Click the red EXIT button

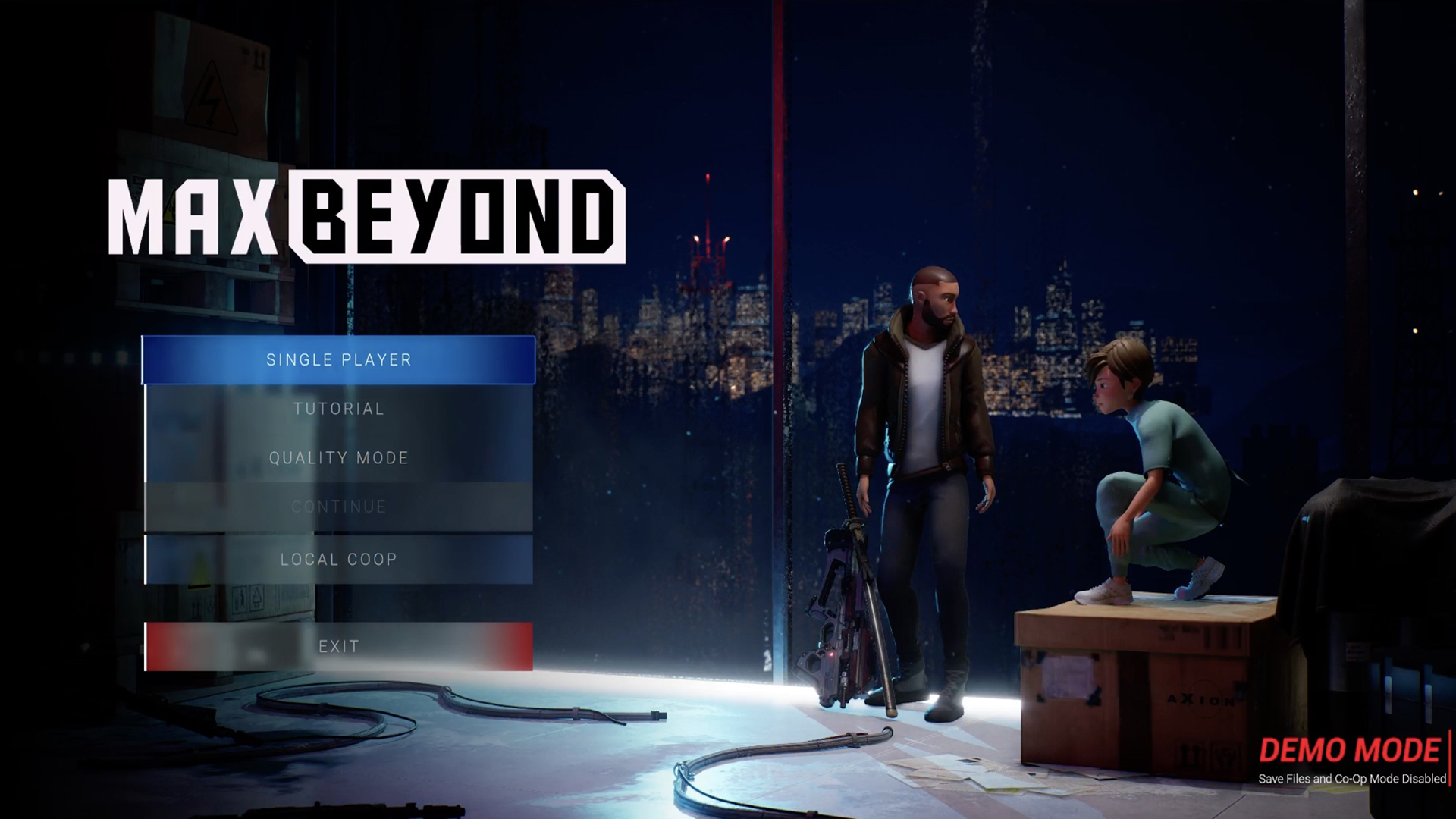point(338,646)
